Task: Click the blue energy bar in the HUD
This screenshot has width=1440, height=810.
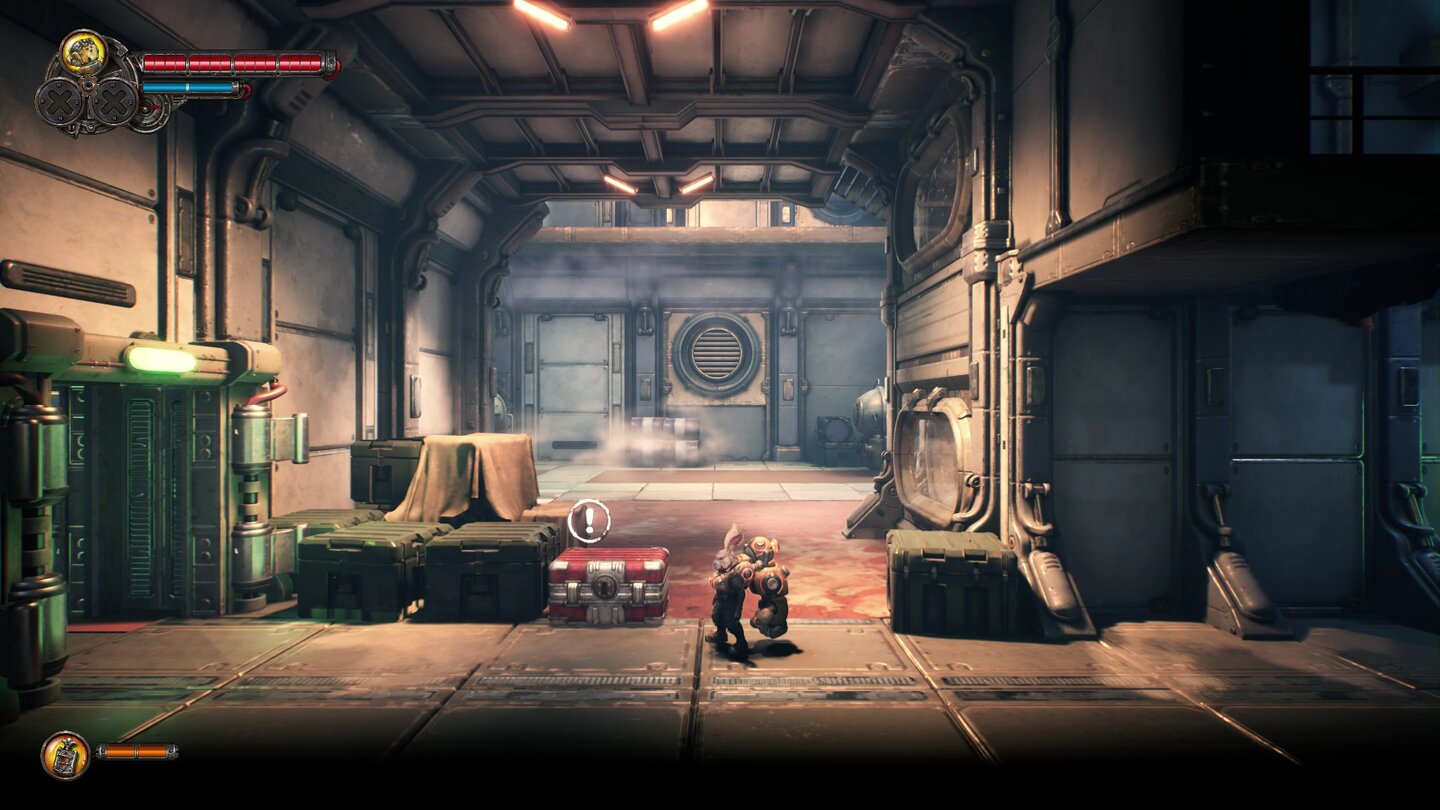Action: [x=189, y=87]
